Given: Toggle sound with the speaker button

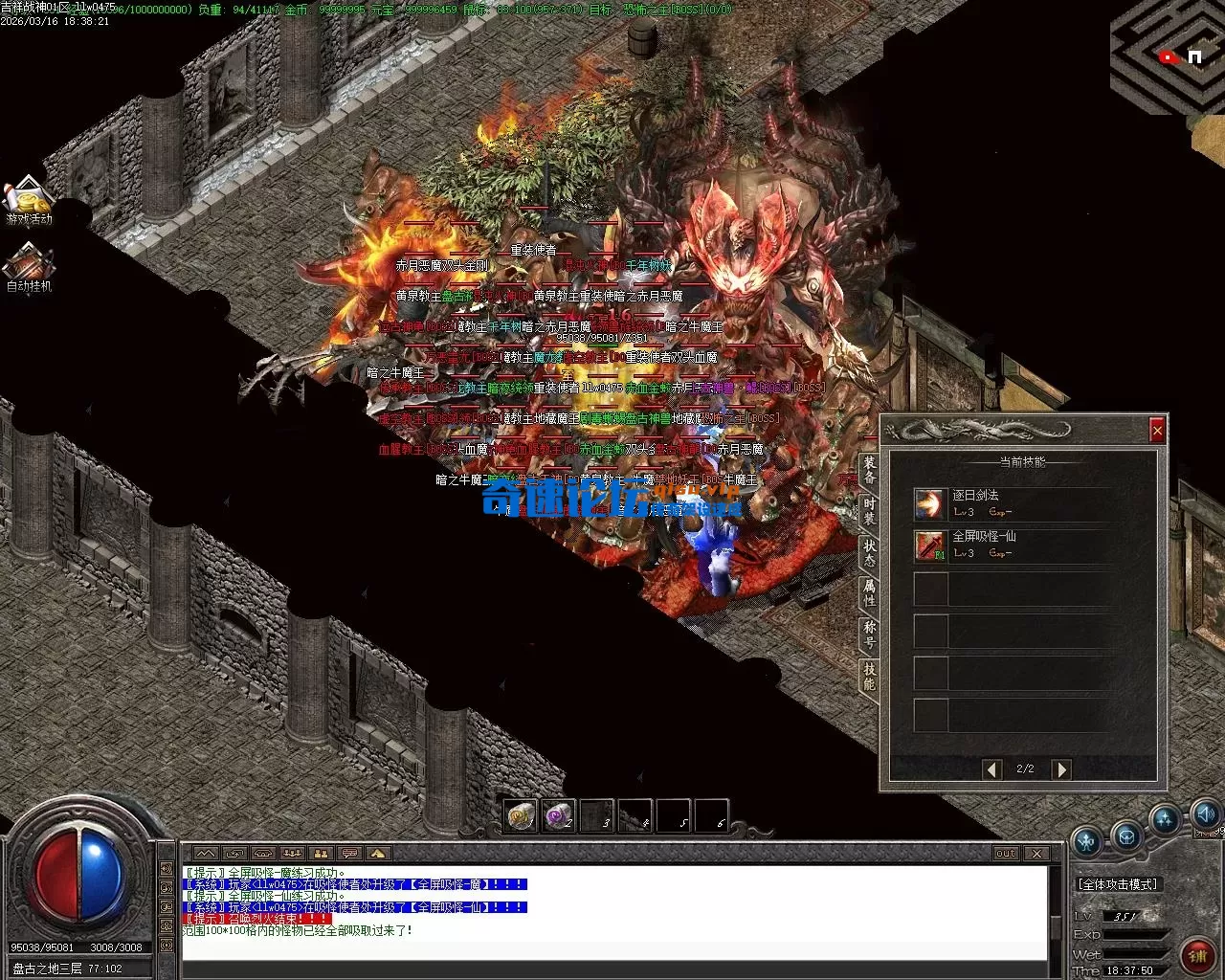Looking at the screenshot, I should pos(1206,814).
